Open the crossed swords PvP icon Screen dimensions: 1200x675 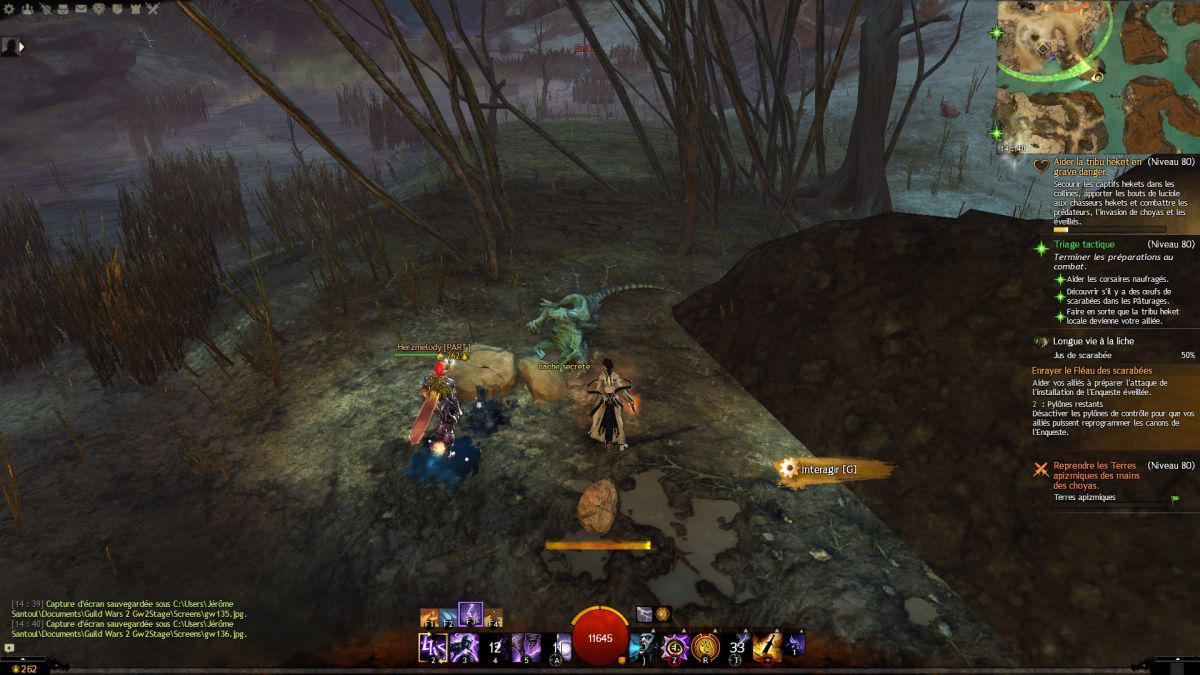click(153, 8)
